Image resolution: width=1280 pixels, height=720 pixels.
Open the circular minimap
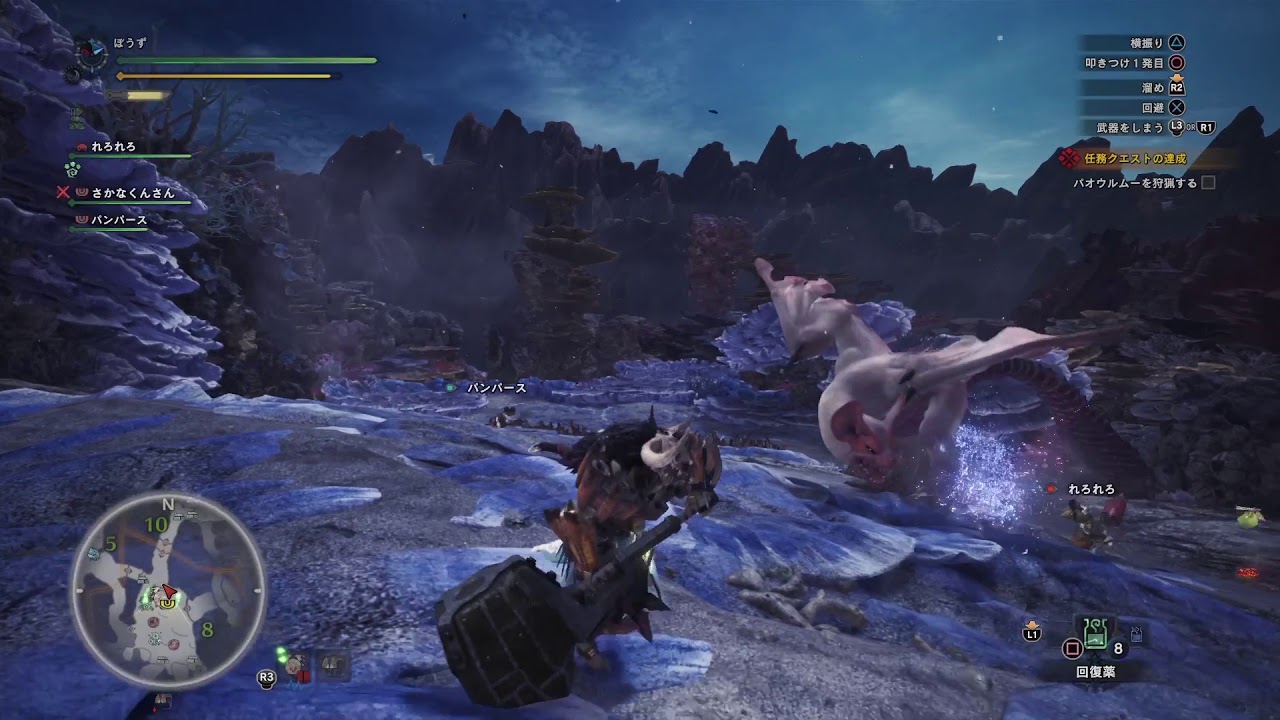pyautogui.click(x=167, y=591)
